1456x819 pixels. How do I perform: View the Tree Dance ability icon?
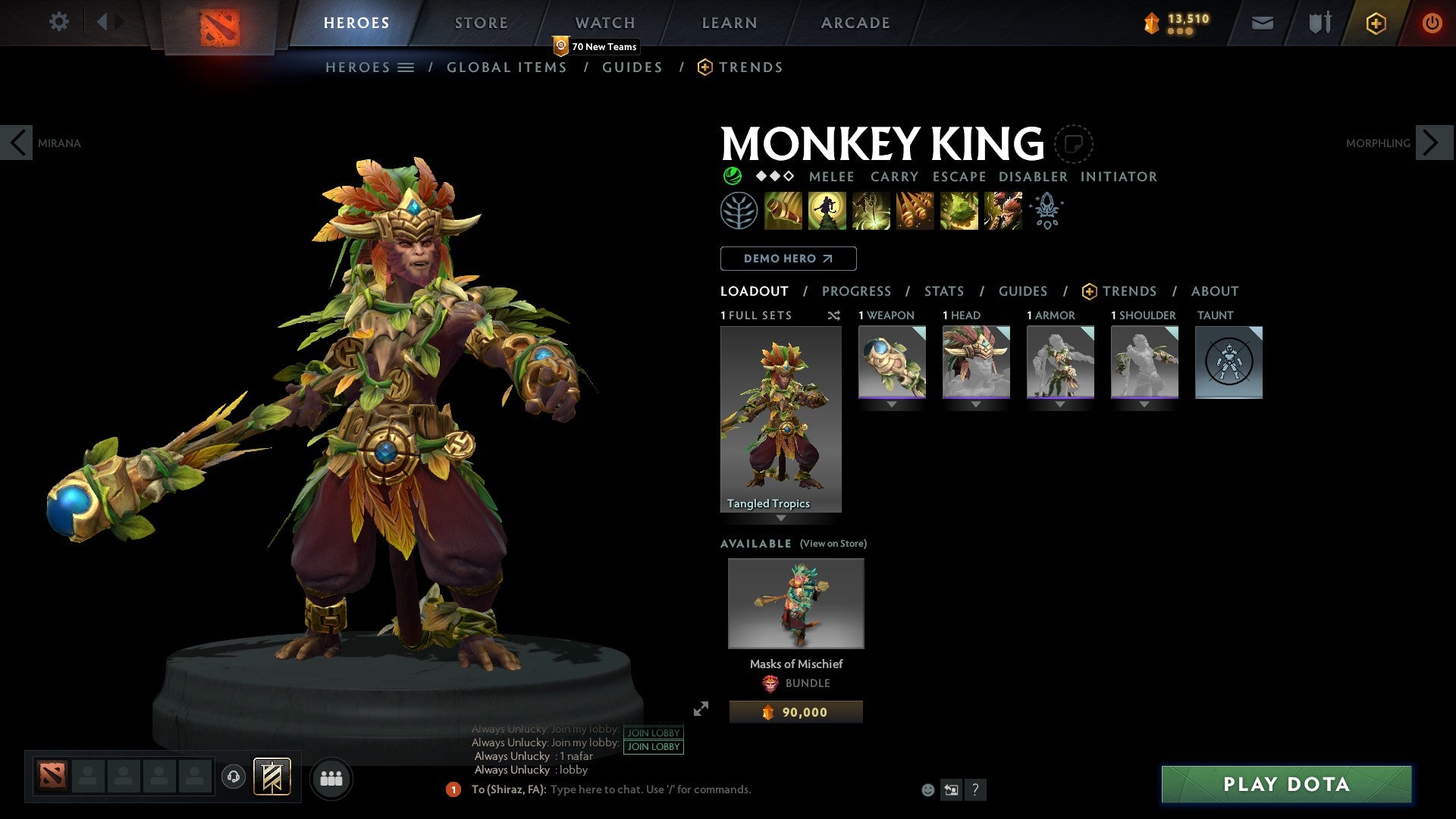tap(827, 211)
